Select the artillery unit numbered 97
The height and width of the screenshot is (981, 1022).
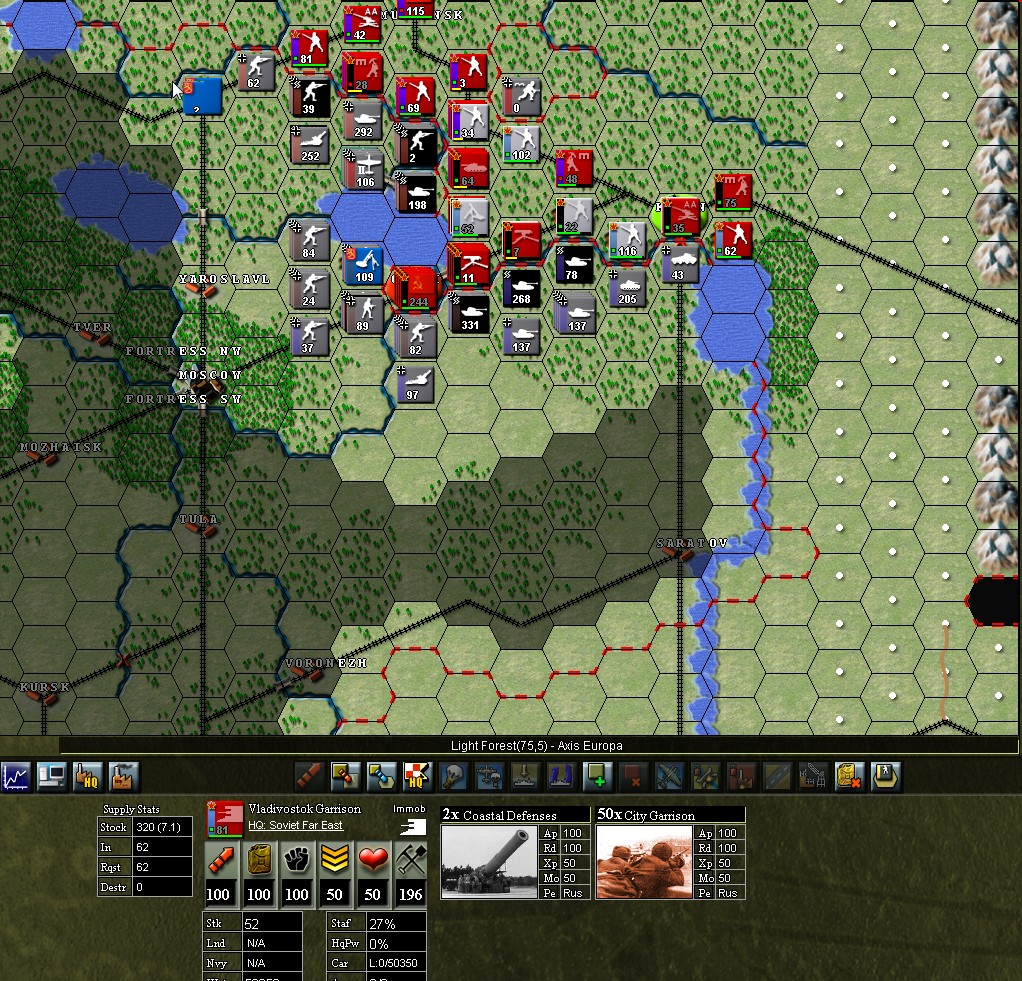[x=415, y=383]
